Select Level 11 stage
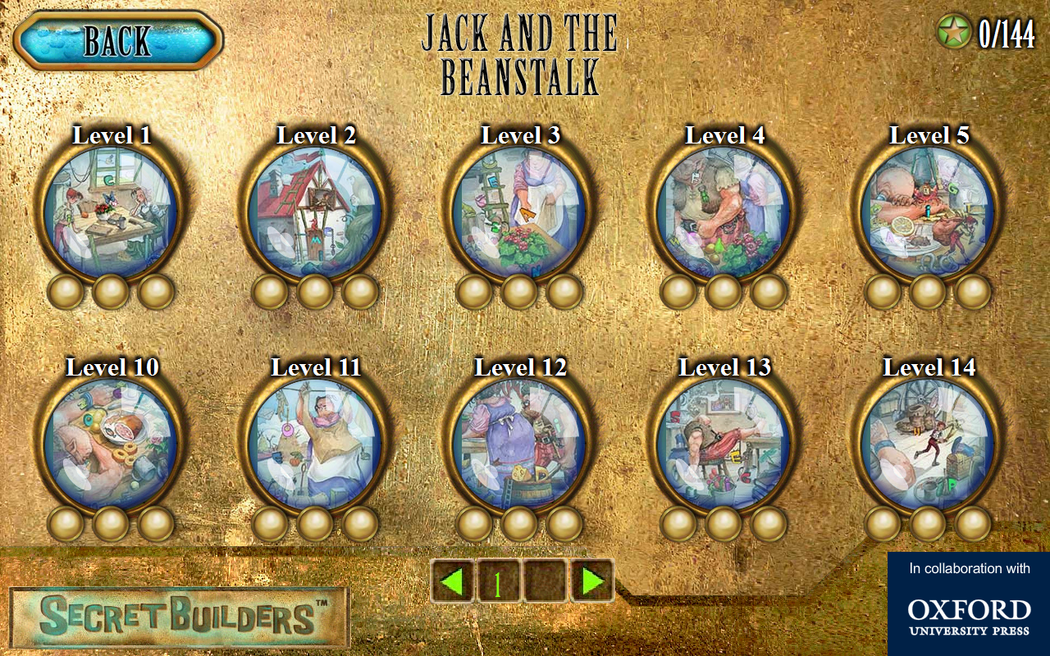Viewport: 1050px width, 656px height. pyautogui.click(x=316, y=443)
